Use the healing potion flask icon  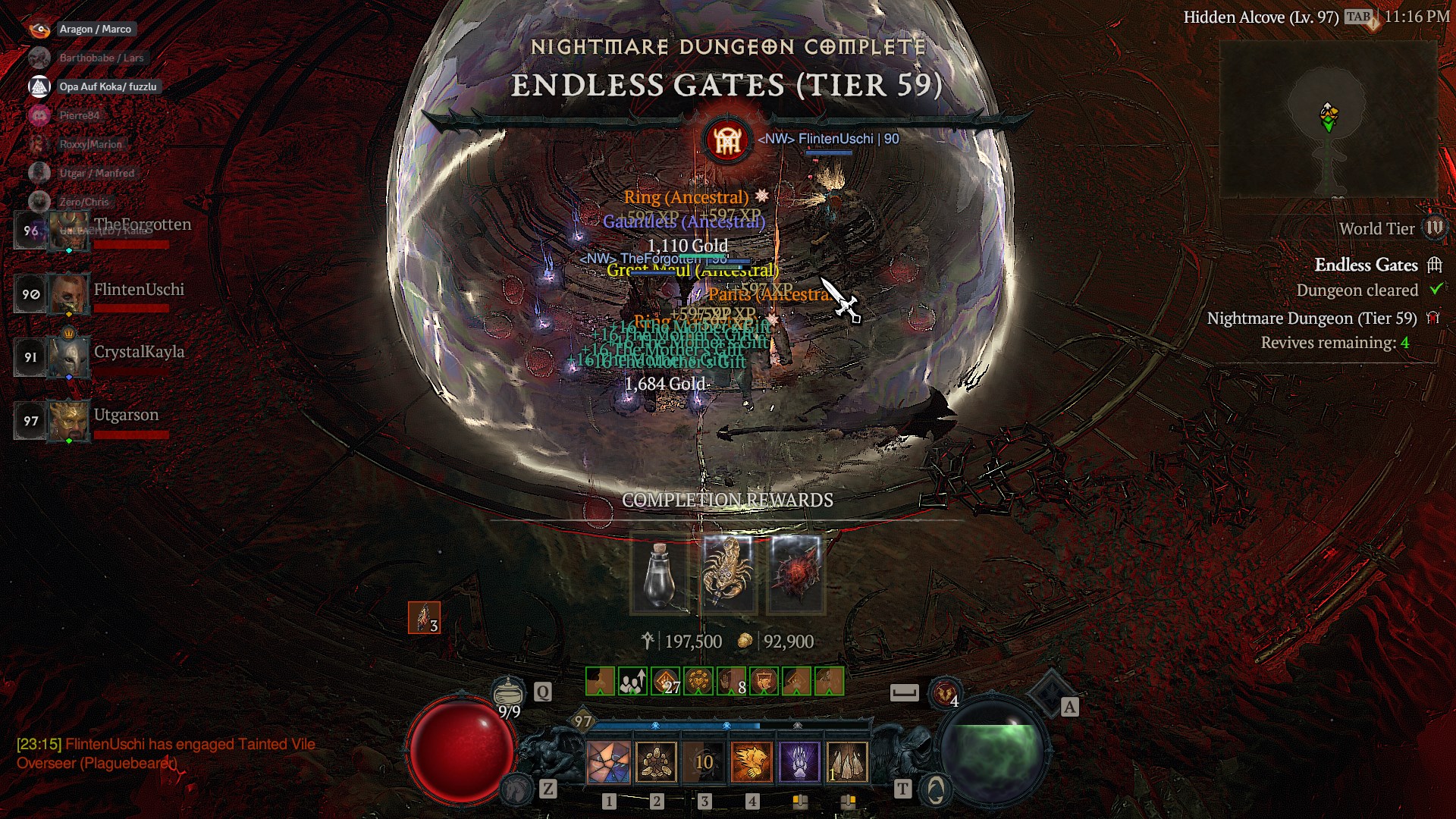(508, 692)
